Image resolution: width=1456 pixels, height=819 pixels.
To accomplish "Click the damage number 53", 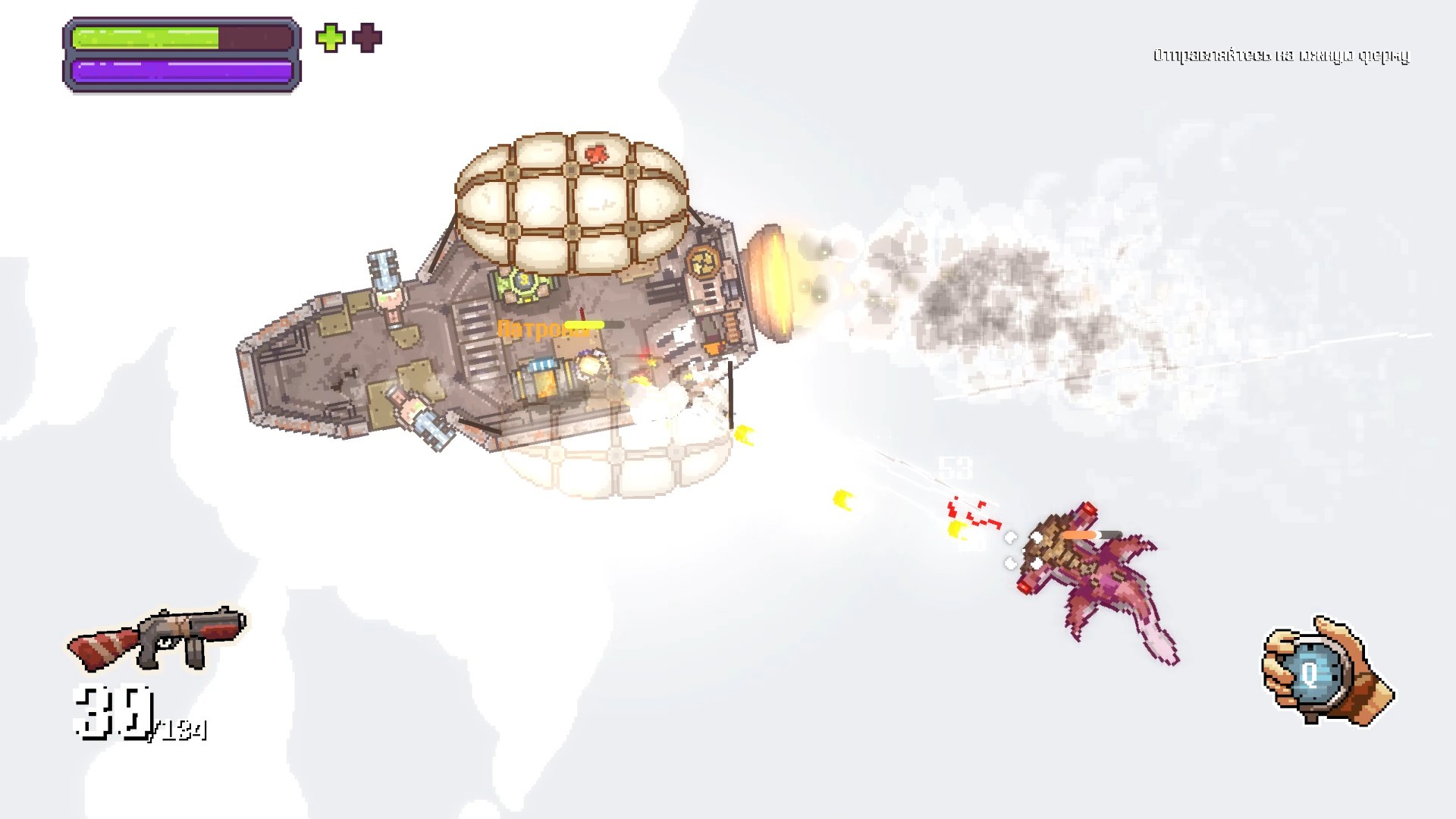I will coord(955,469).
